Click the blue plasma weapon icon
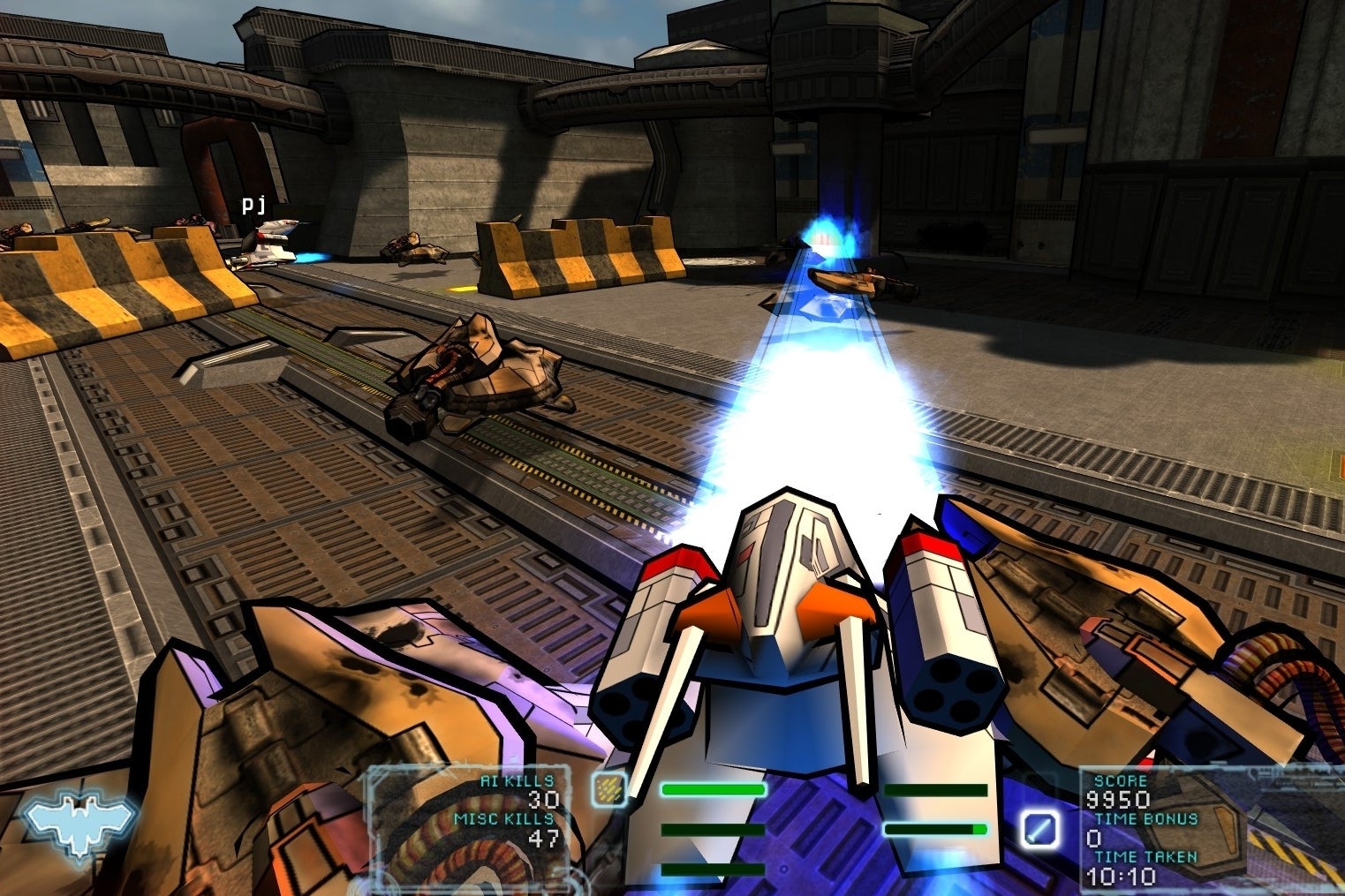Viewport: 1345px width, 896px height. 1041,828
